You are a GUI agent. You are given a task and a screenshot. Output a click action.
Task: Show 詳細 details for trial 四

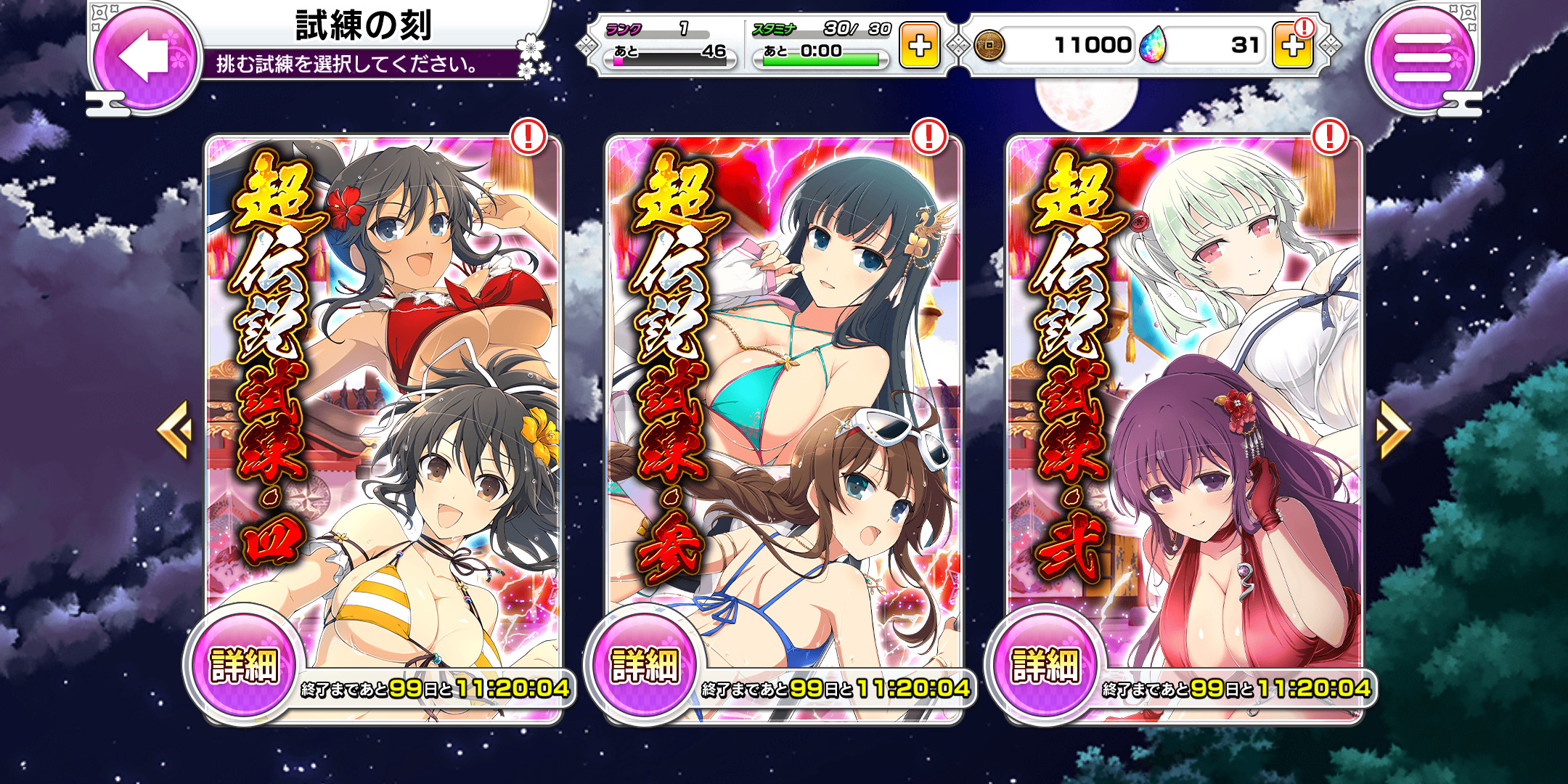[244, 665]
